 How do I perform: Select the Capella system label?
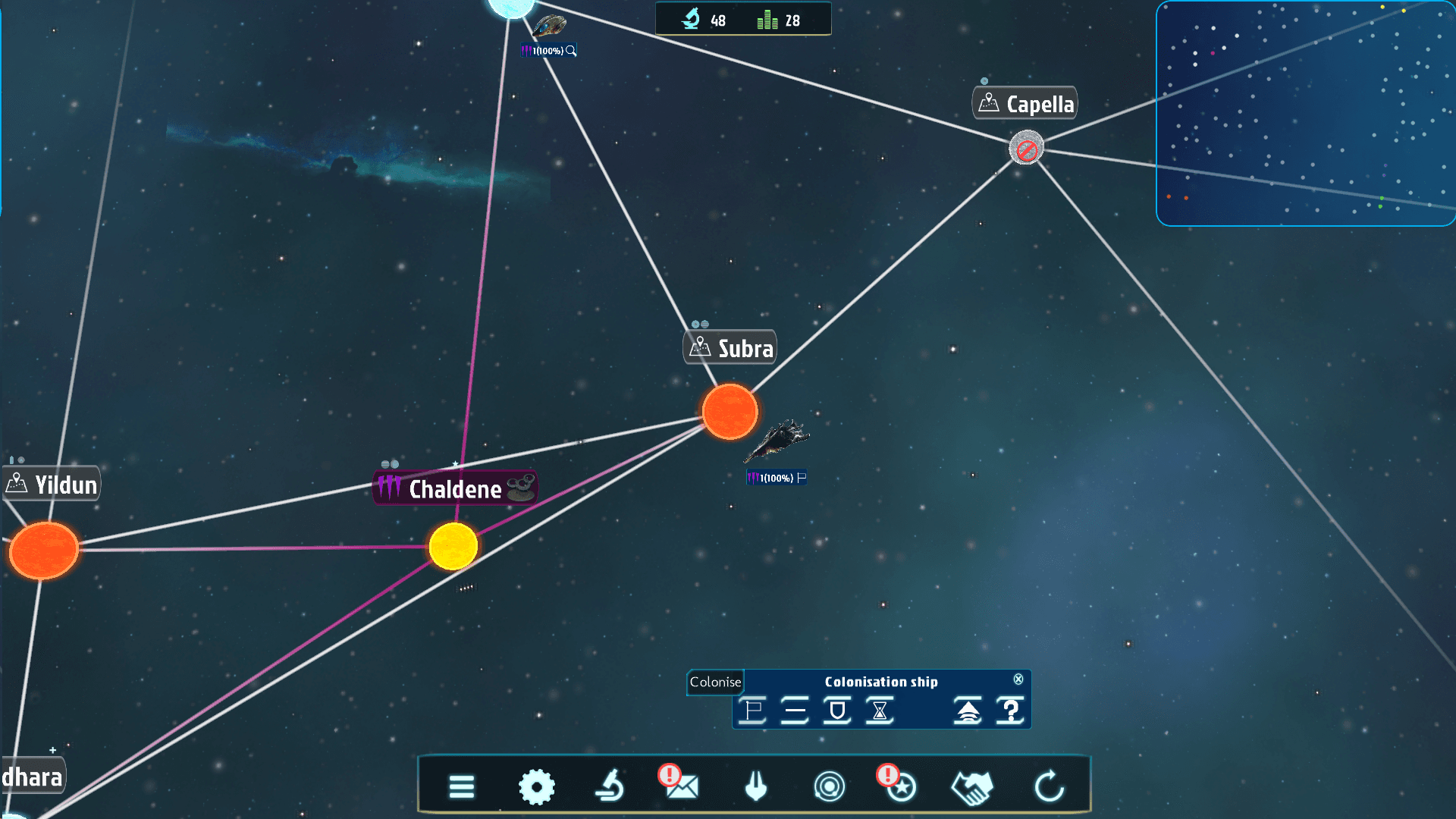1025,104
